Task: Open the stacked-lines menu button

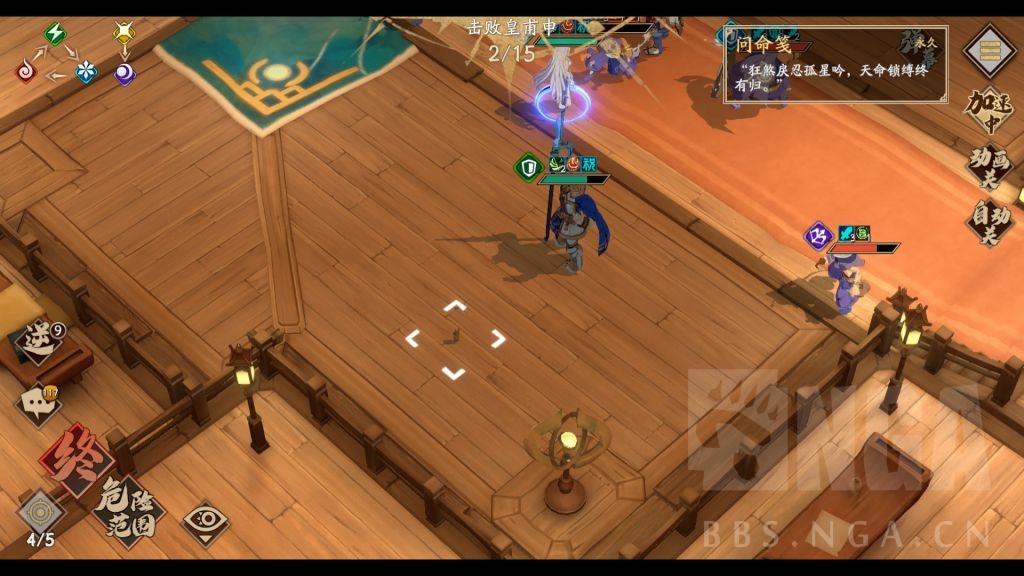Action: pyautogui.click(x=988, y=51)
